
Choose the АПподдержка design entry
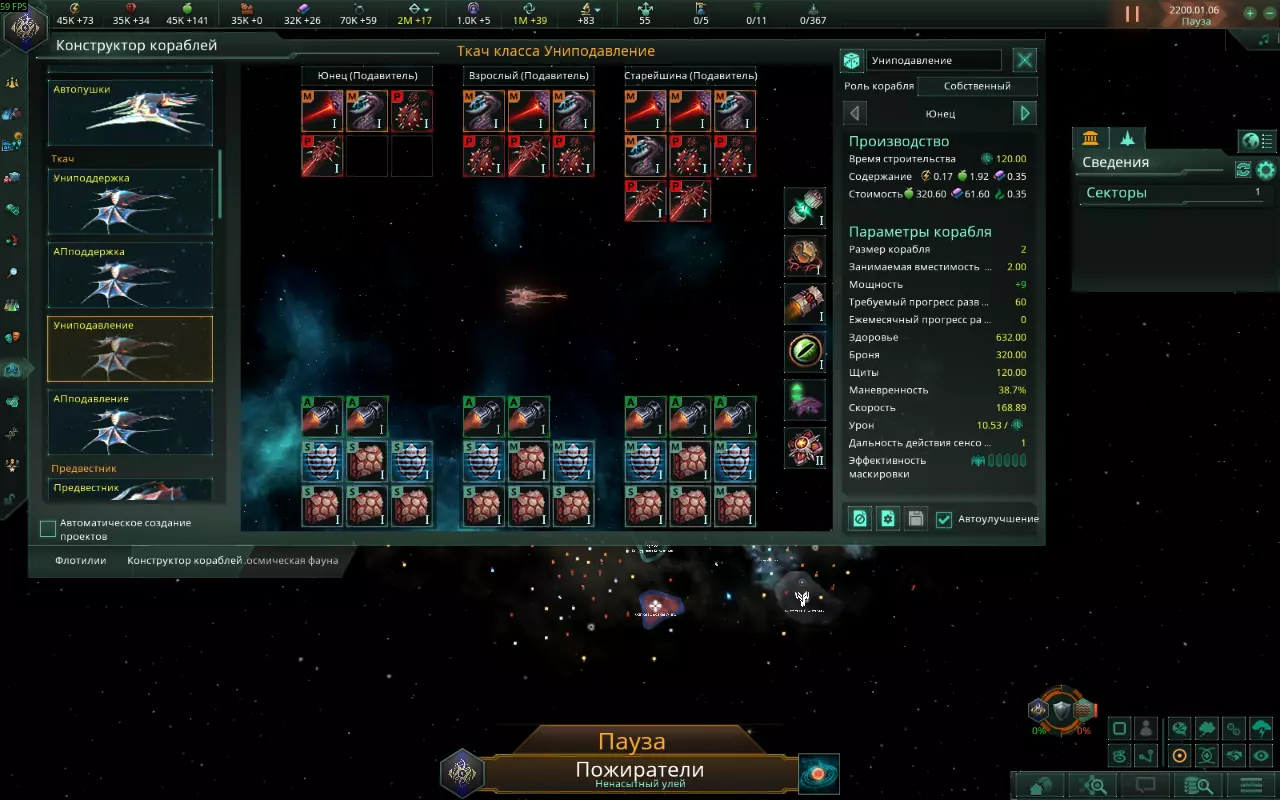[x=130, y=276]
